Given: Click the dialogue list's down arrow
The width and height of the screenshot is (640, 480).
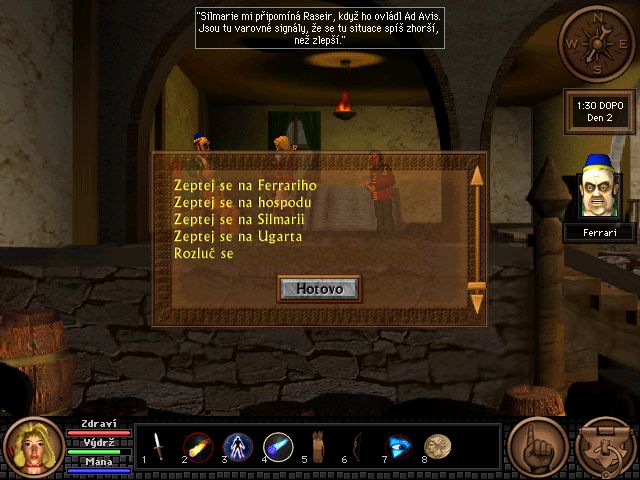Looking at the screenshot, I should pyautogui.click(x=477, y=304).
